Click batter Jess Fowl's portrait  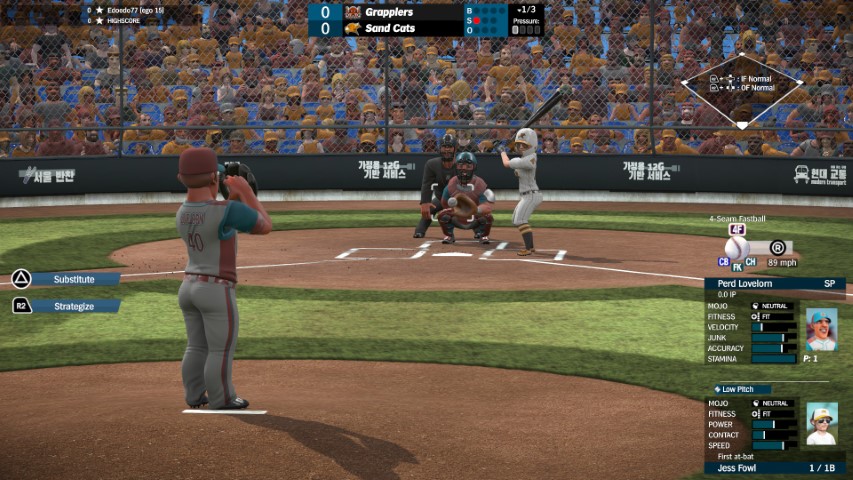pyautogui.click(x=821, y=424)
